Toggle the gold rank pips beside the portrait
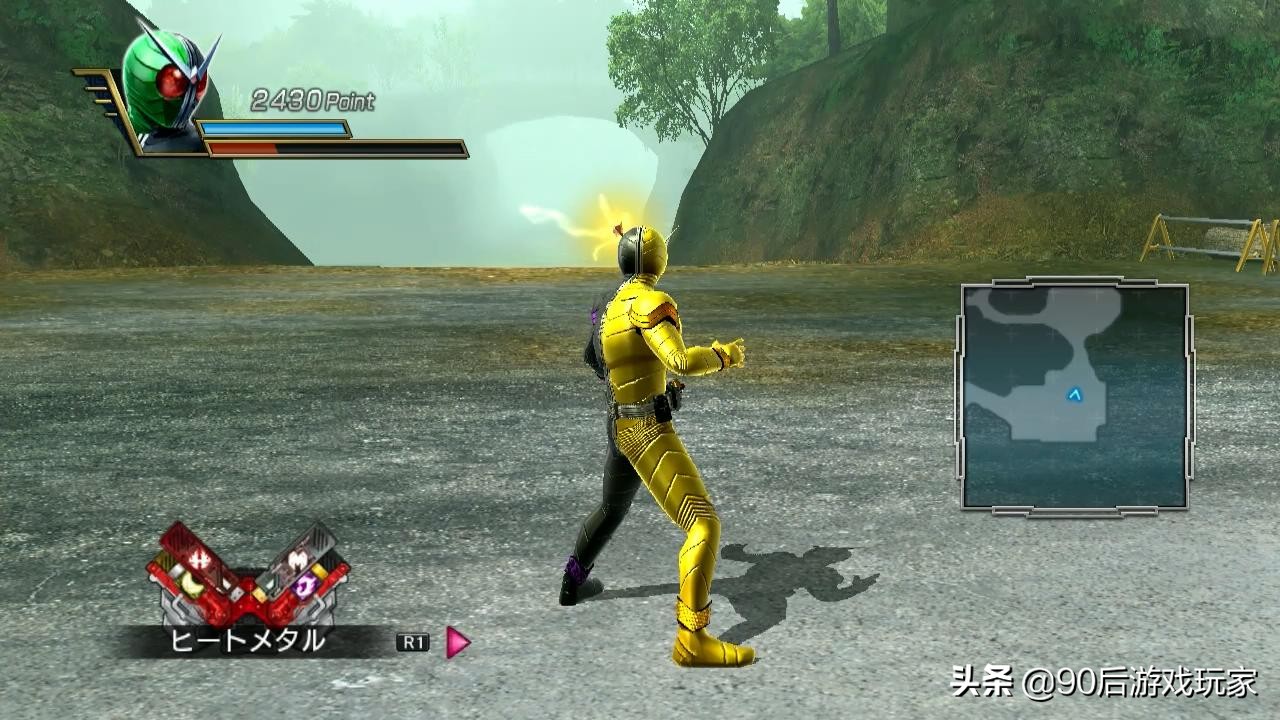This screenshot has height=720, width=1280. [x=105, y=100]
